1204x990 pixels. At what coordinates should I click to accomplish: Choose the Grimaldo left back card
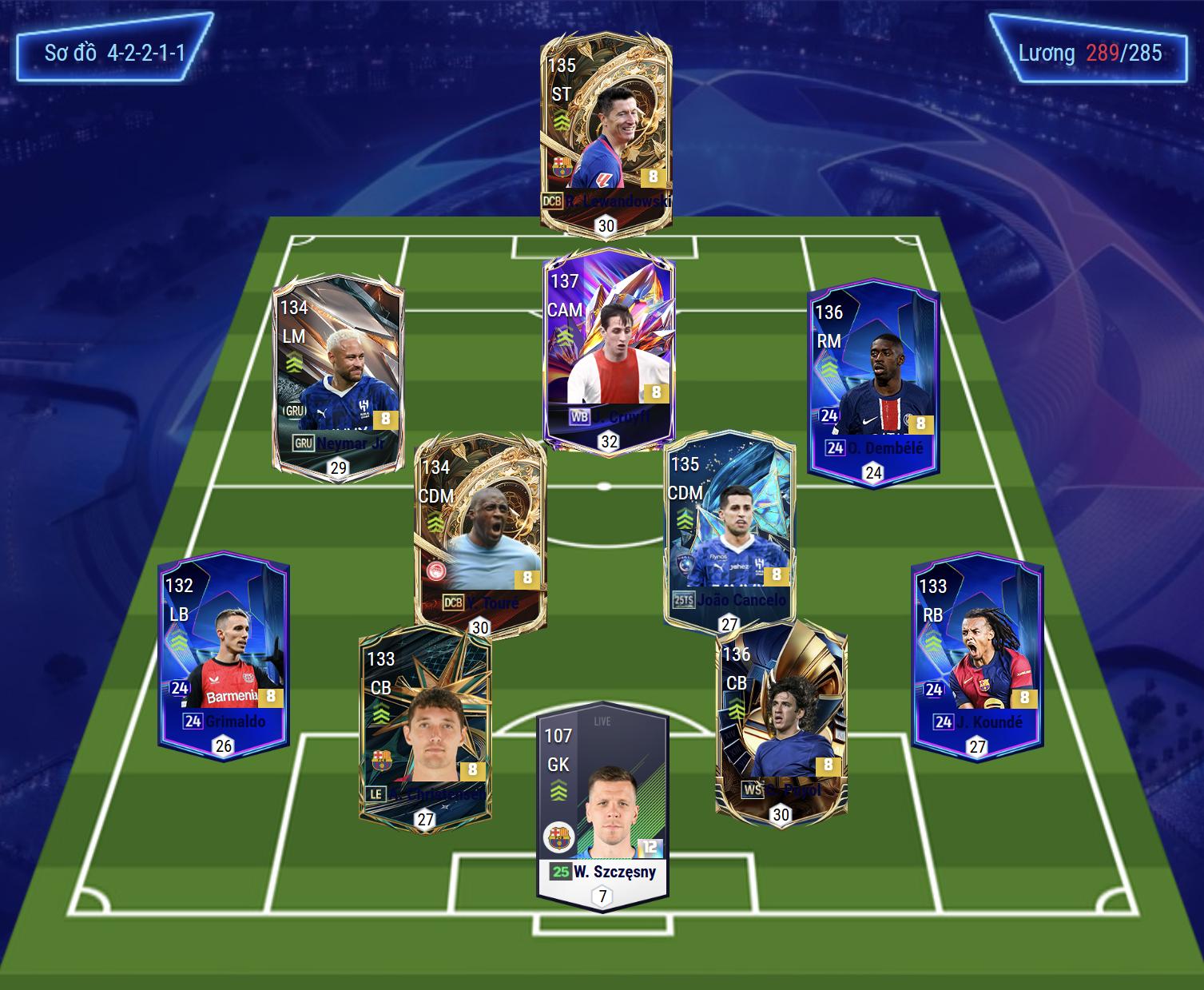[x=224, y=655]
